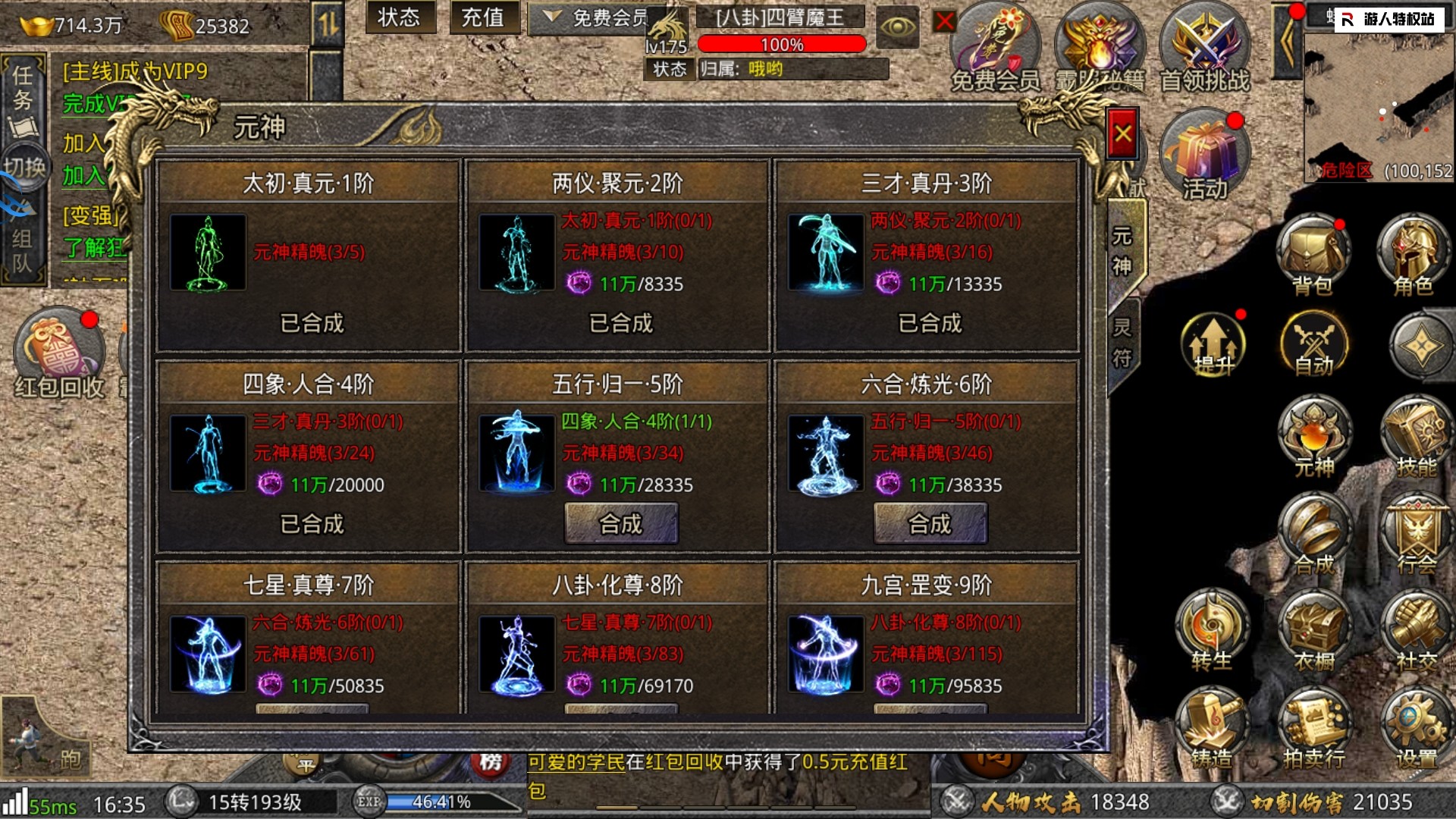The width and height of the screenshot is (1456, 819).
Task: Open 红包回收 red envelope recycling
Action: (59, 353)
